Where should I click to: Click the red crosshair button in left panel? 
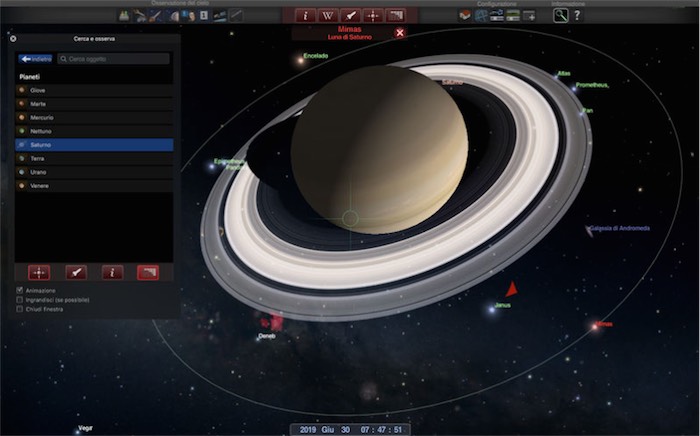39,272
